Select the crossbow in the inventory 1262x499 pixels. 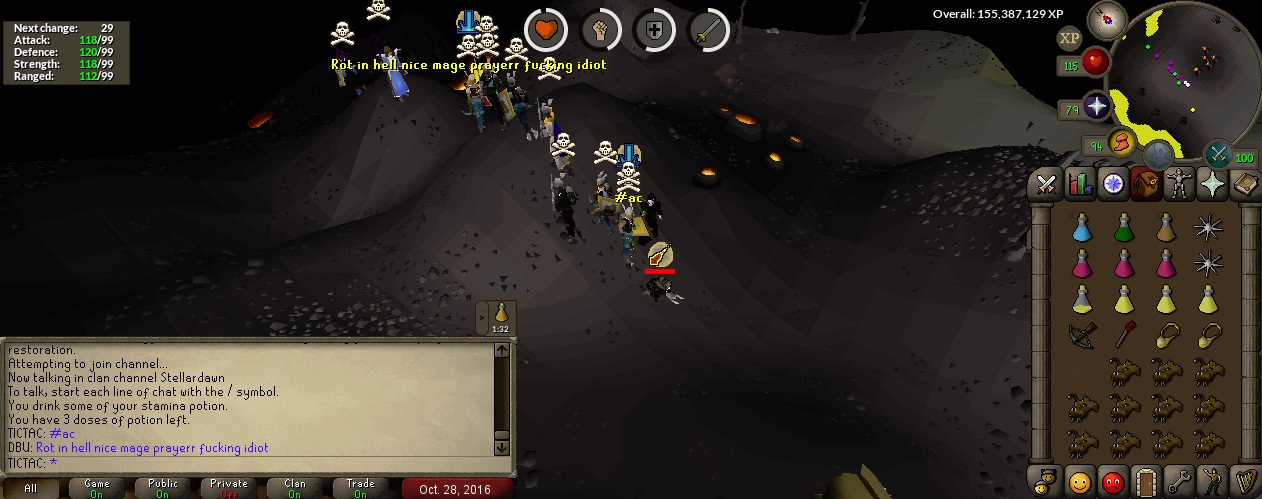[x=1082, y=335]
